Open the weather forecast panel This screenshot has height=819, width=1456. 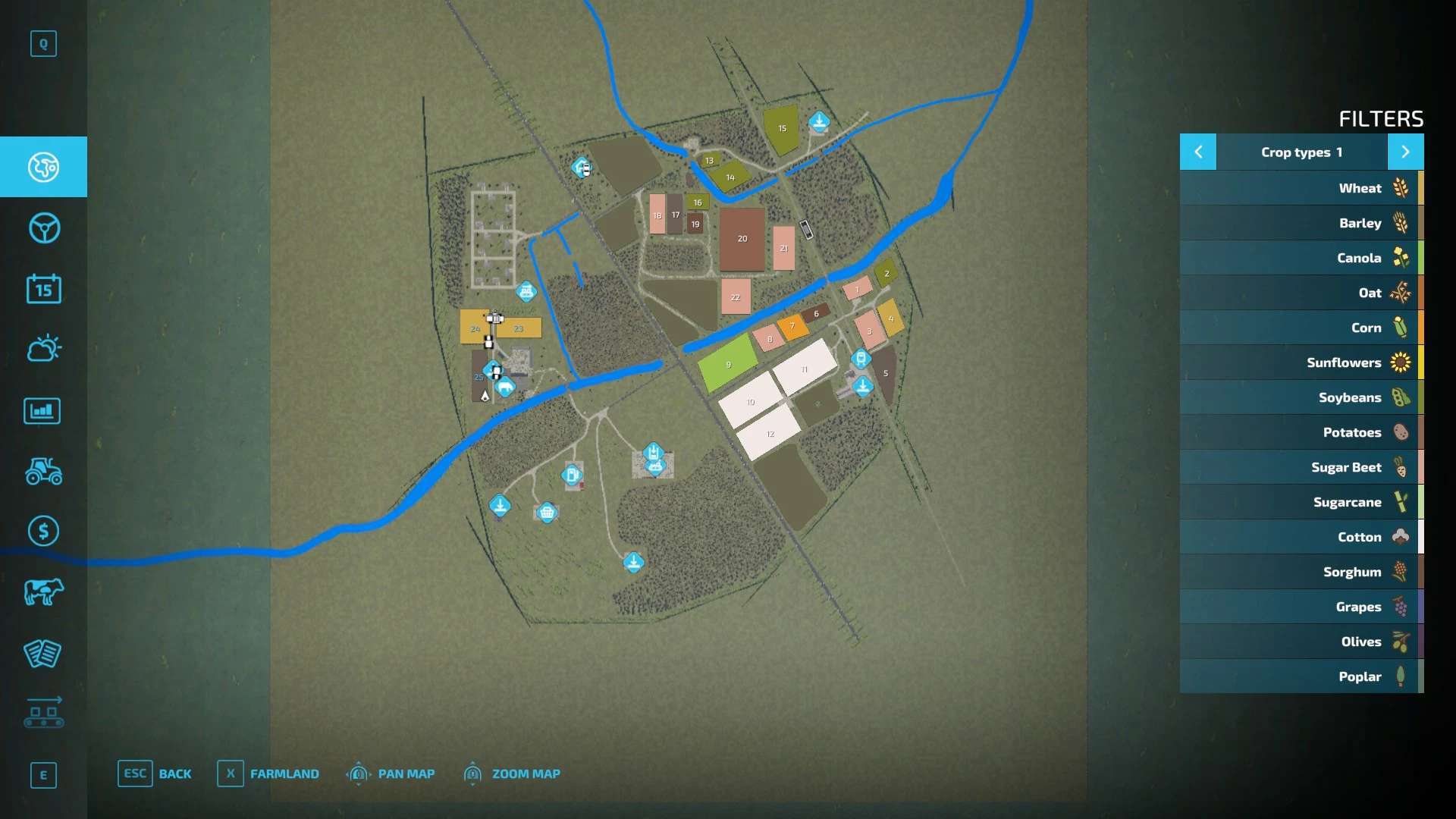coord(43,349)
